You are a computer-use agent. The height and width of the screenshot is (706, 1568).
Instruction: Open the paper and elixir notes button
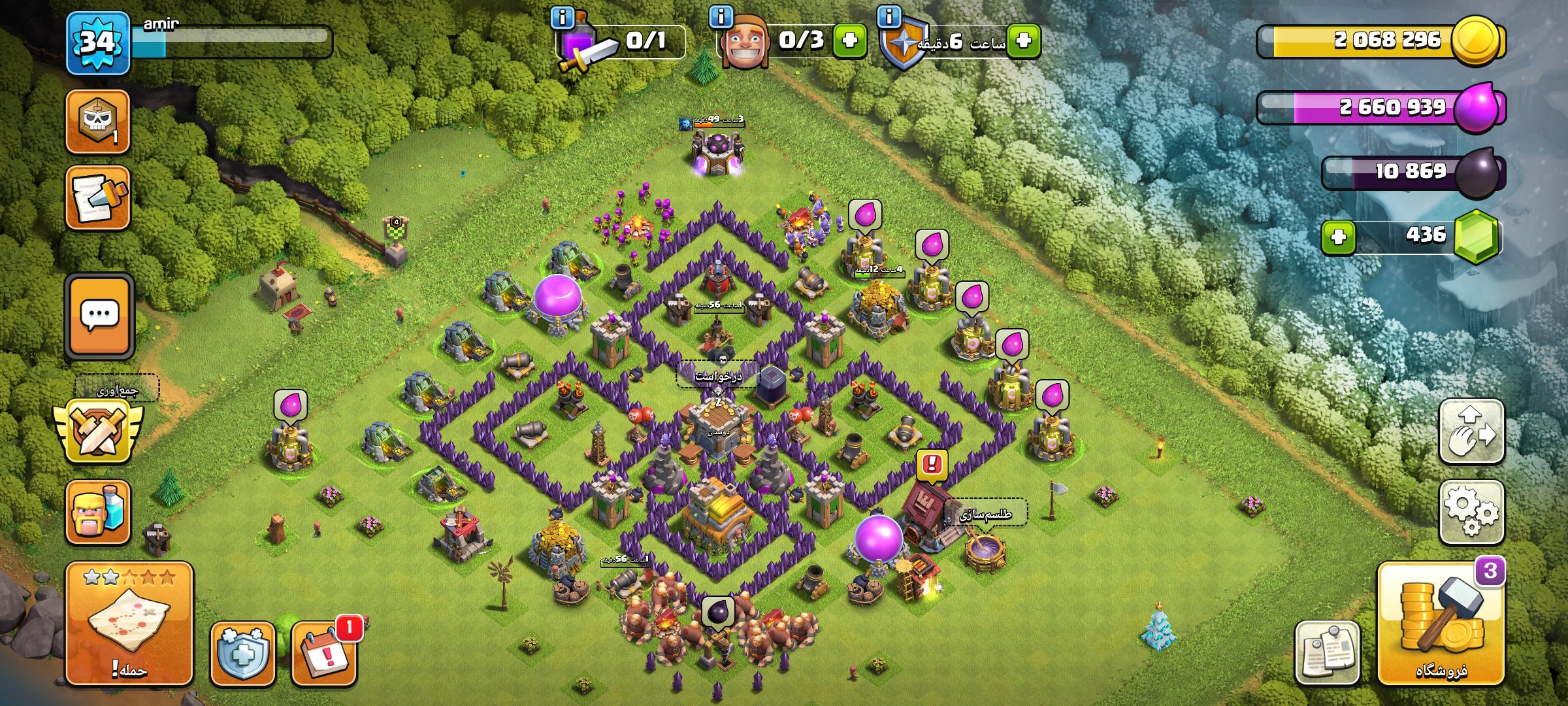pyautogui.click(x=98, y=198)
